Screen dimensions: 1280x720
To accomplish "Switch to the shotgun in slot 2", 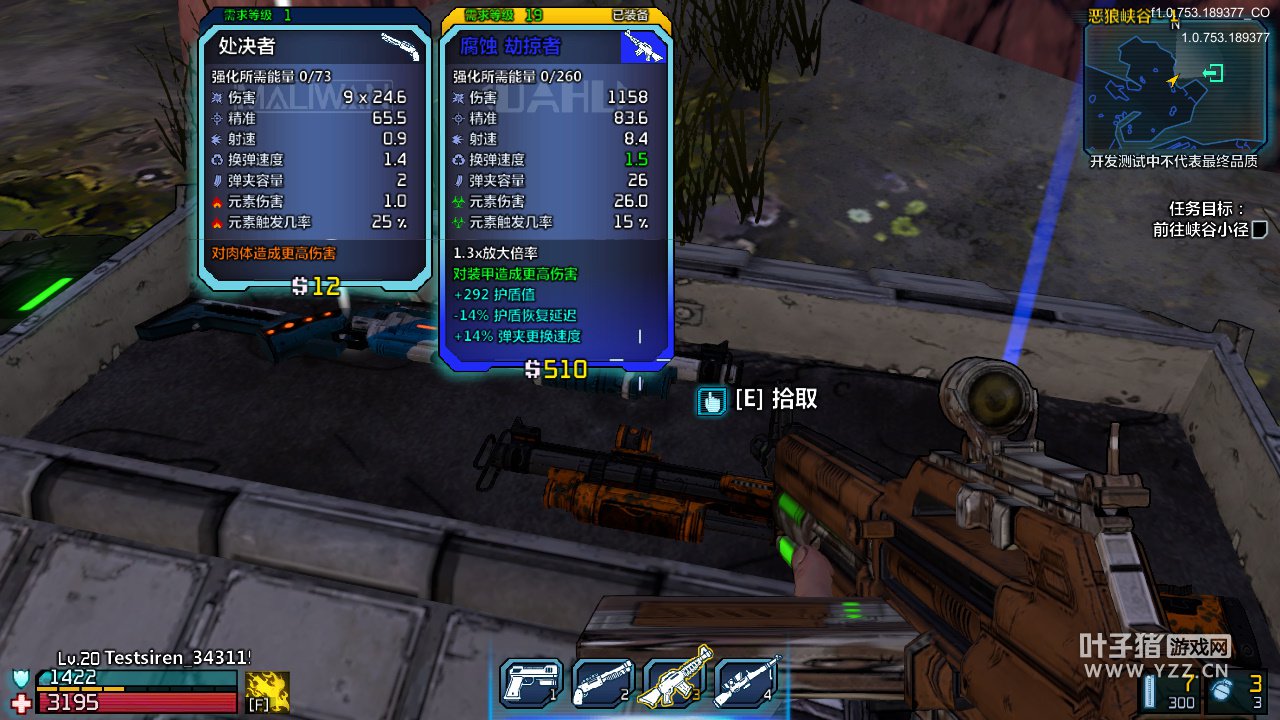I will coord(604,684).
